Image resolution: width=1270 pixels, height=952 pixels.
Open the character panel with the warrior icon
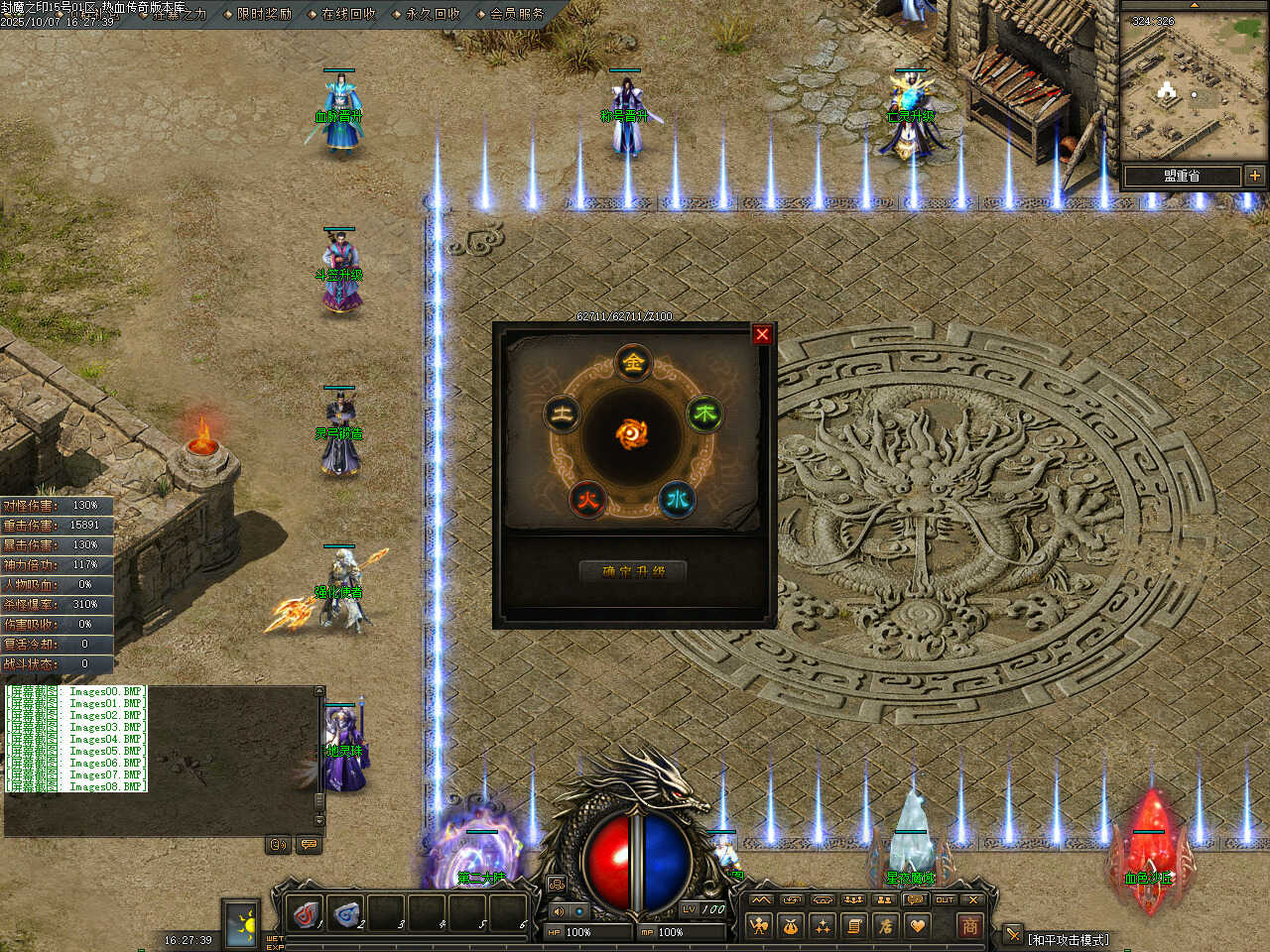pyautogui.click(x=760, y=926)
